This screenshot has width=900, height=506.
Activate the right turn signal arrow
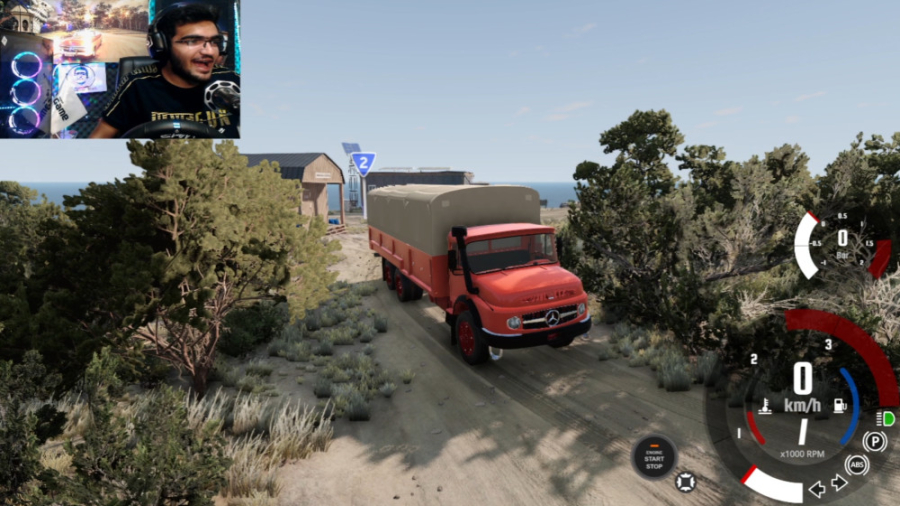coord(838,485)
